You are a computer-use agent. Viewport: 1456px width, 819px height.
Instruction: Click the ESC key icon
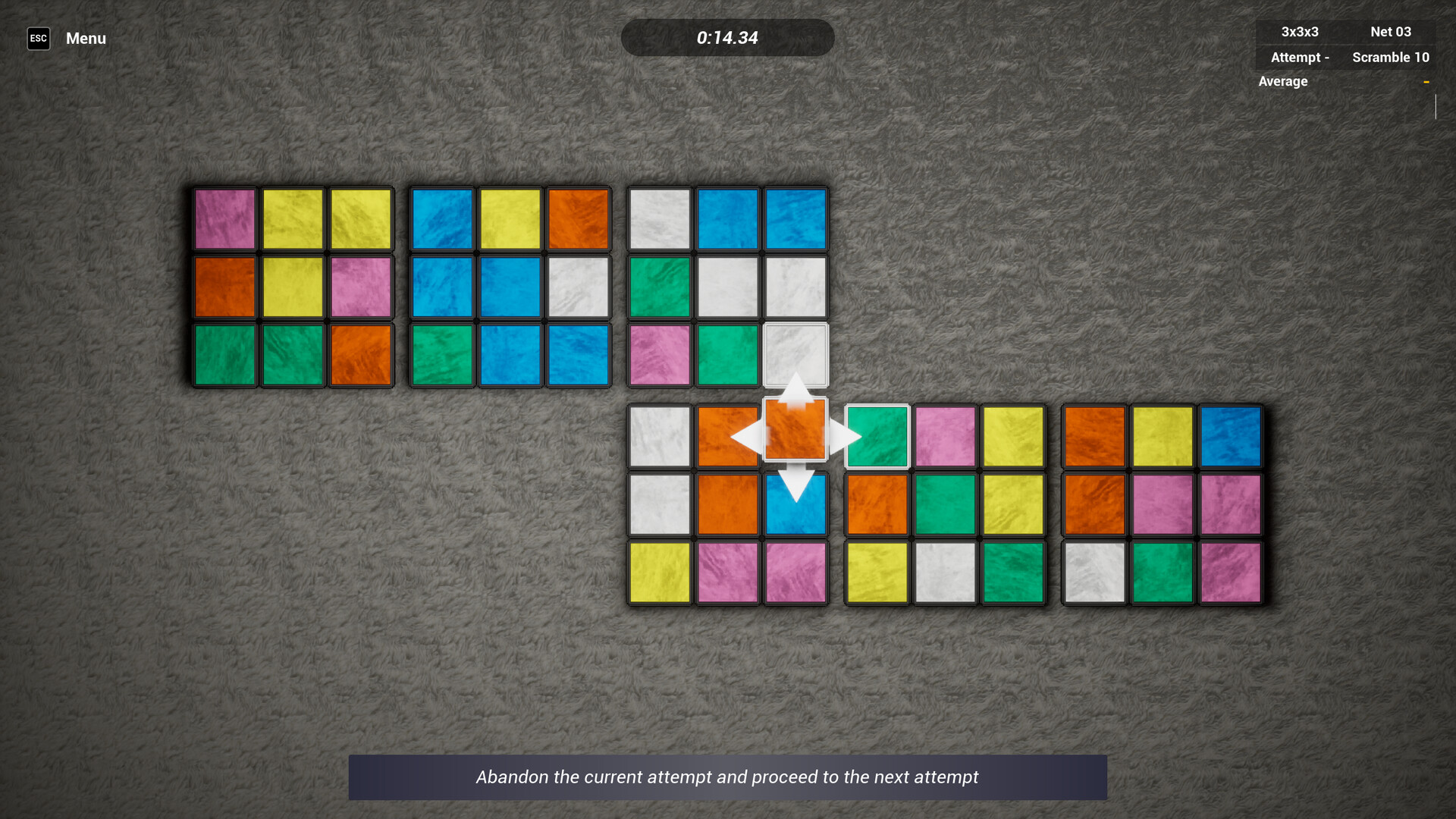coord(38,38)
